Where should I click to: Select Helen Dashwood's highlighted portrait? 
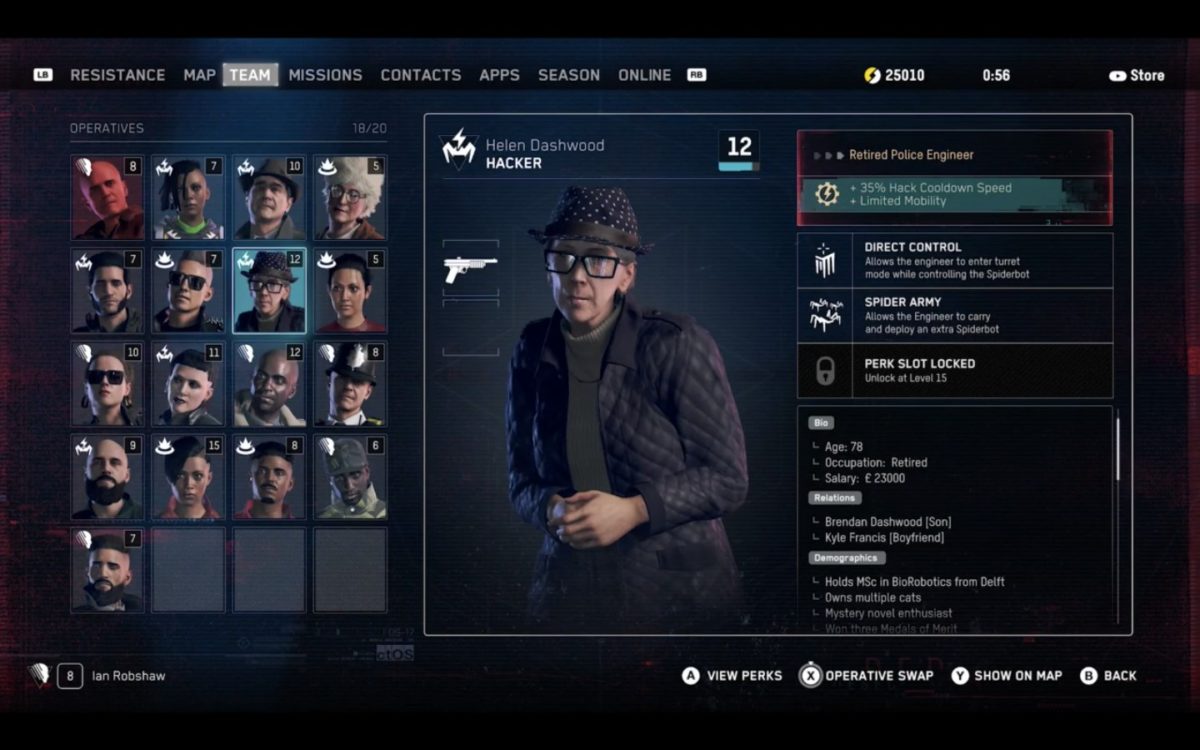point(269,290)
